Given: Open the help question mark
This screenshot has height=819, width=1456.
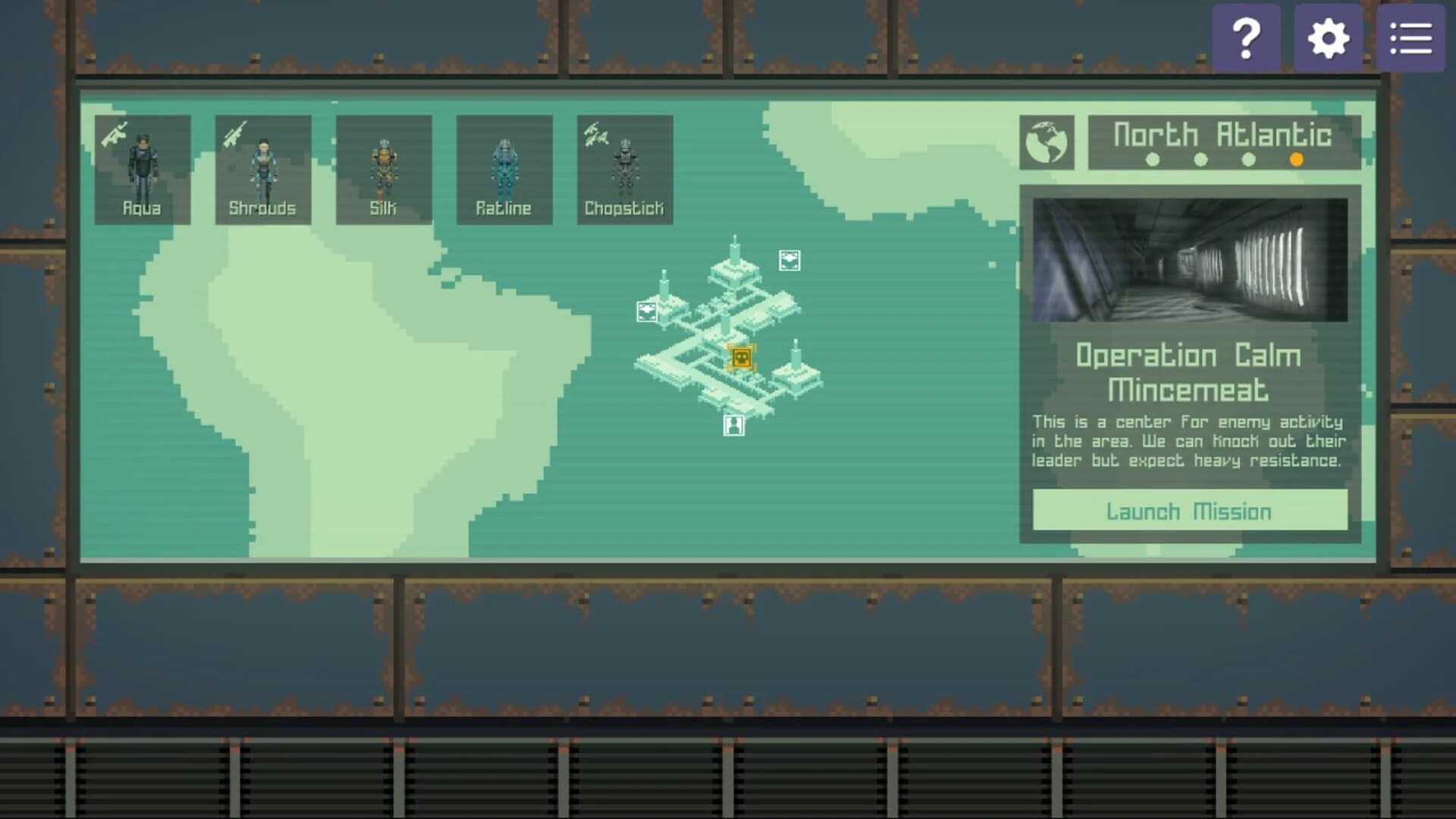Looking at the screenshot, I should (1247, 36).
